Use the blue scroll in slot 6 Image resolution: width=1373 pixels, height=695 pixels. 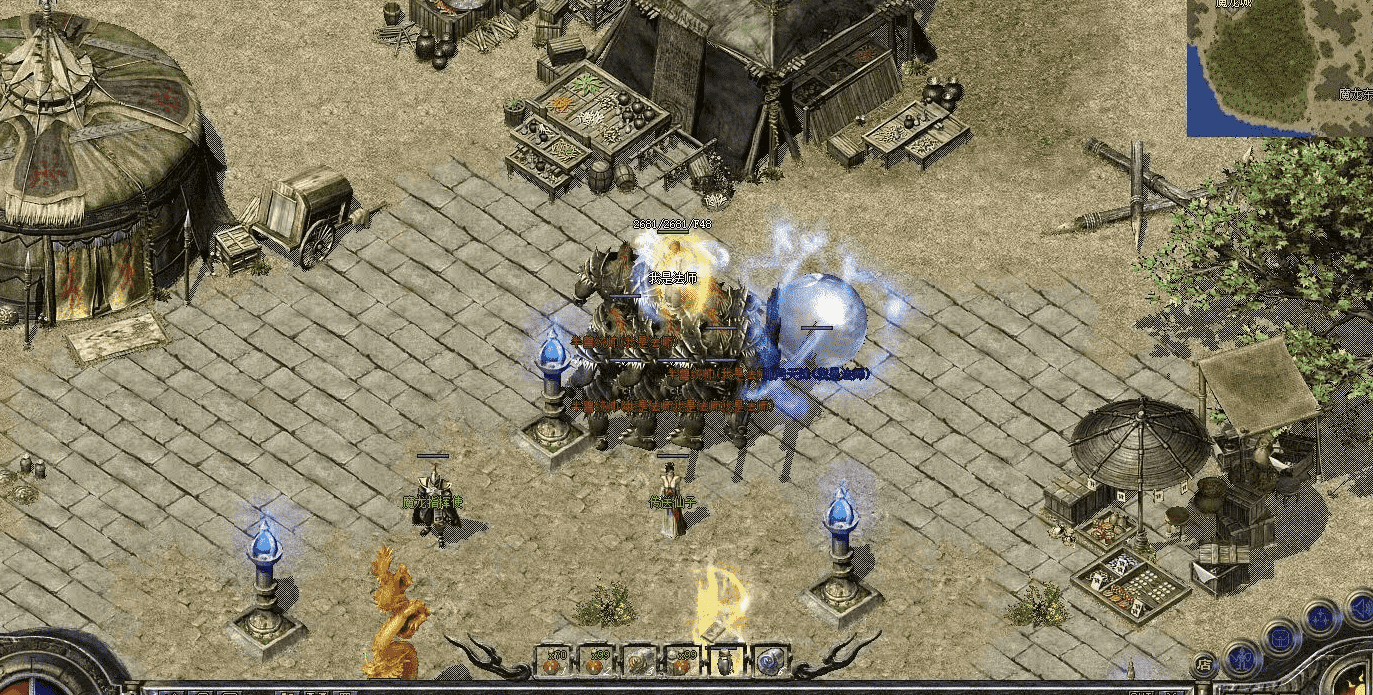769,660
